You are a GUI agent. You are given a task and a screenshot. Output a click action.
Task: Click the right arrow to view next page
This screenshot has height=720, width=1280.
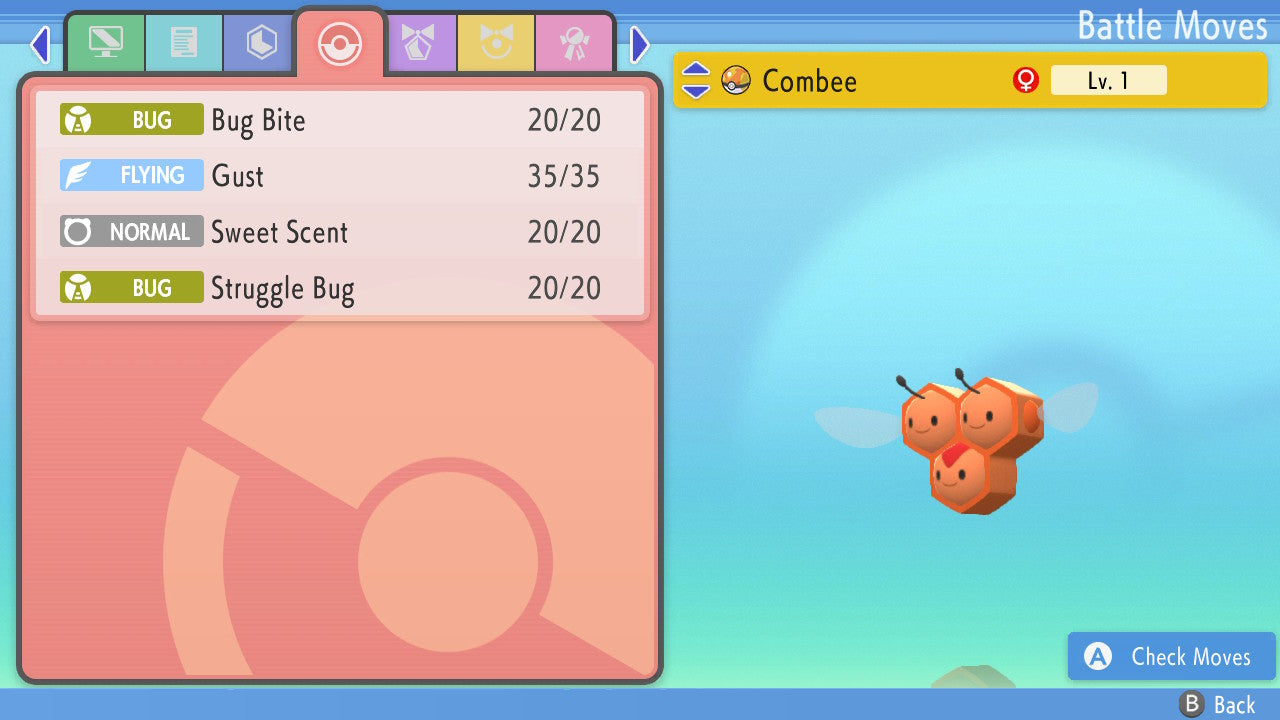click(x=639, y=44)
